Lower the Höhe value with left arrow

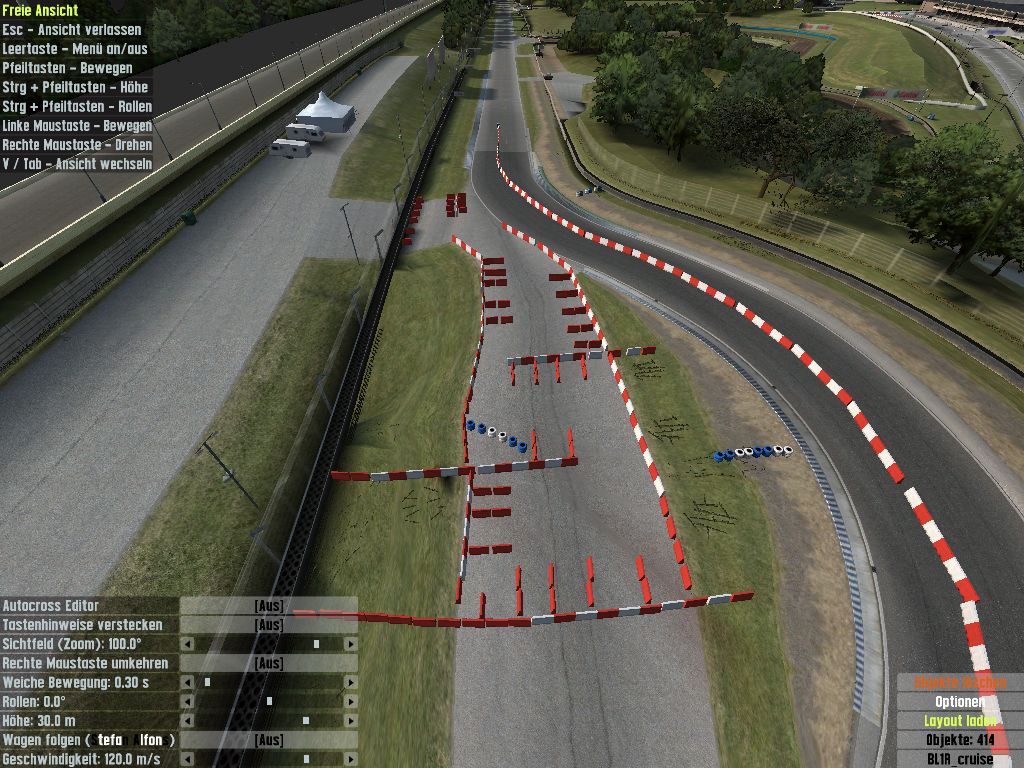(187, 720)
